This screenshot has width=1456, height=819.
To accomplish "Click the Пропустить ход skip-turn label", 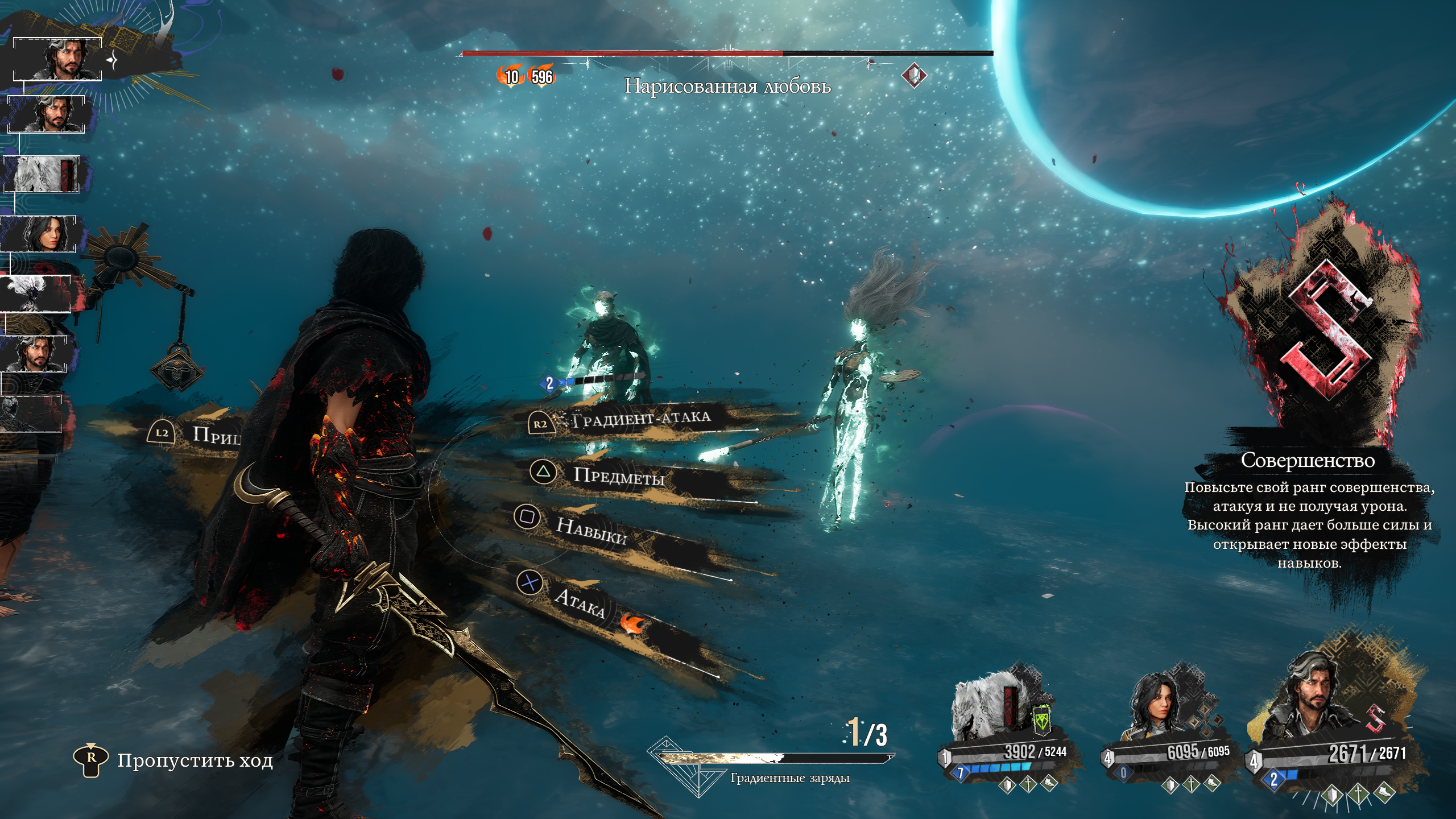I will 195,760.
